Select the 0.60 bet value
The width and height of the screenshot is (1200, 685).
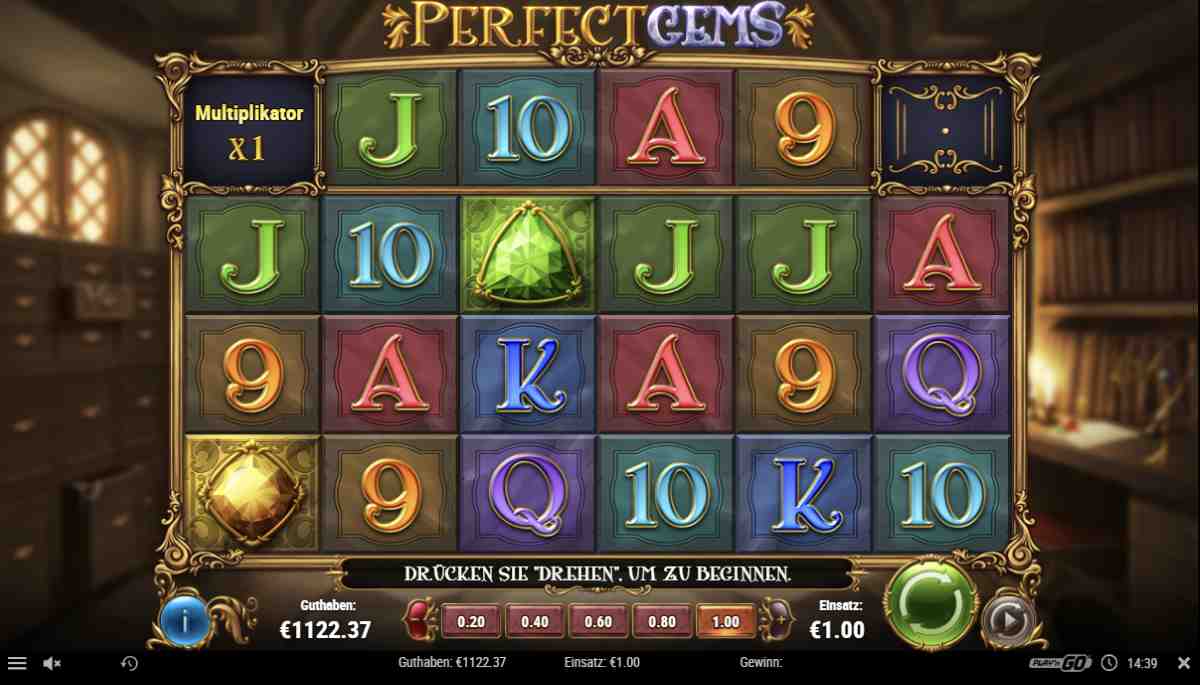[598, 621]
